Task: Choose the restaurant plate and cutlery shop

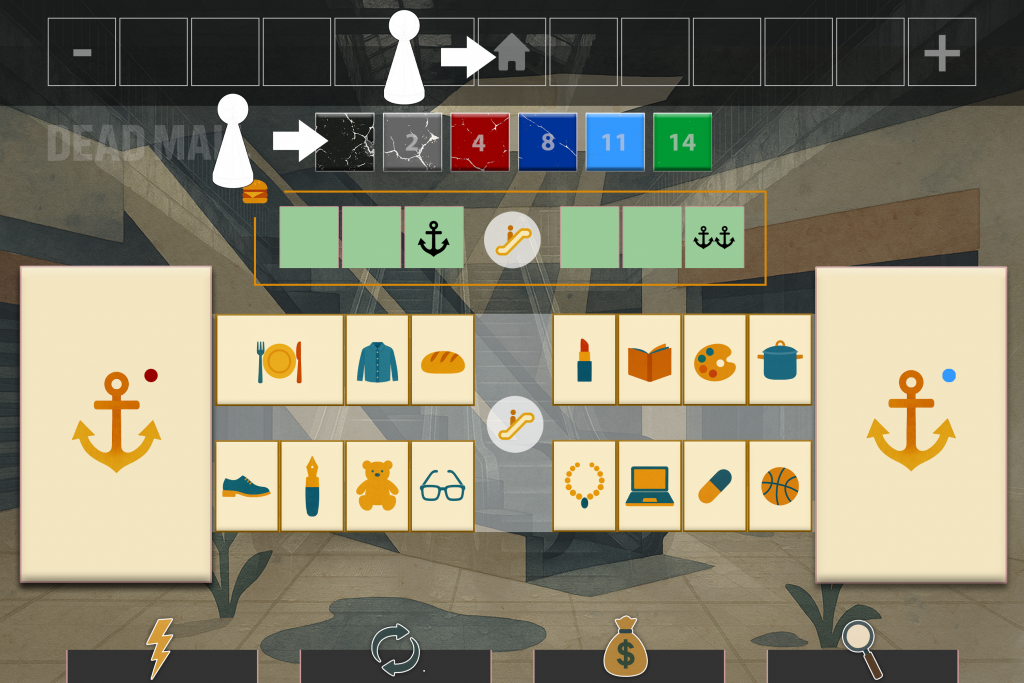Action: pyautogui.click(x=279, y=360)
